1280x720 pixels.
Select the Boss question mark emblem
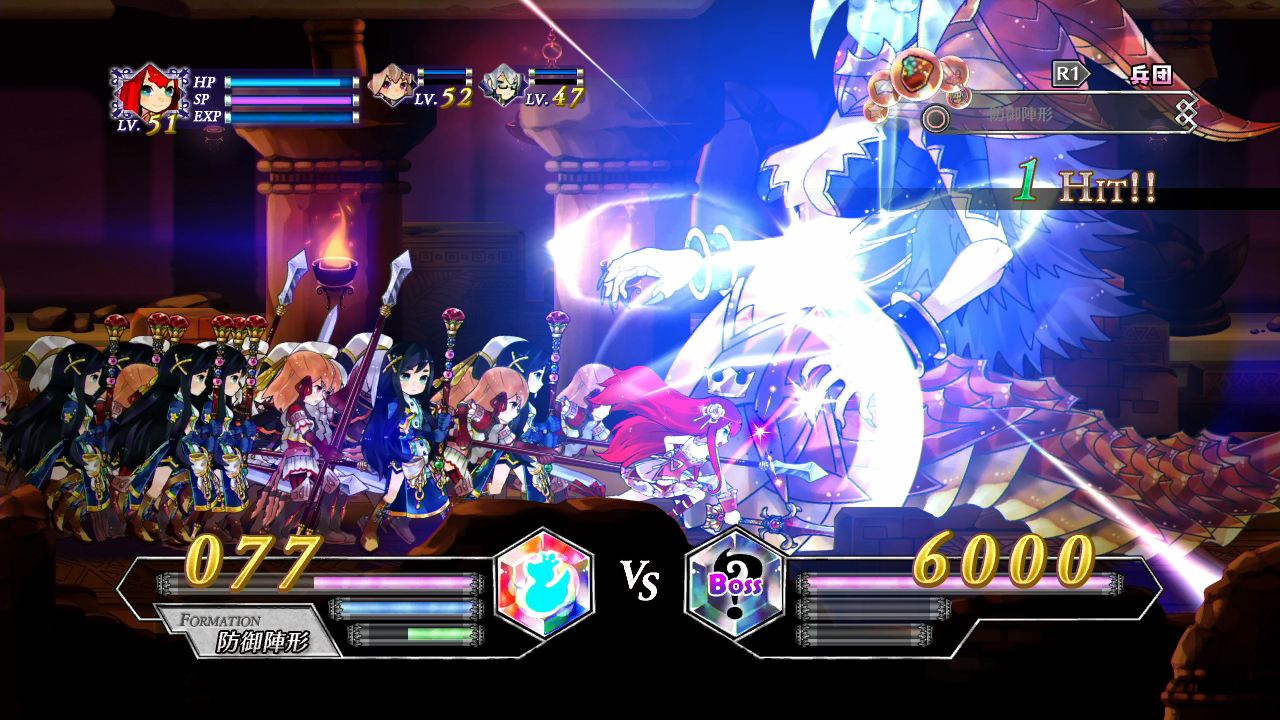[736, 584]
